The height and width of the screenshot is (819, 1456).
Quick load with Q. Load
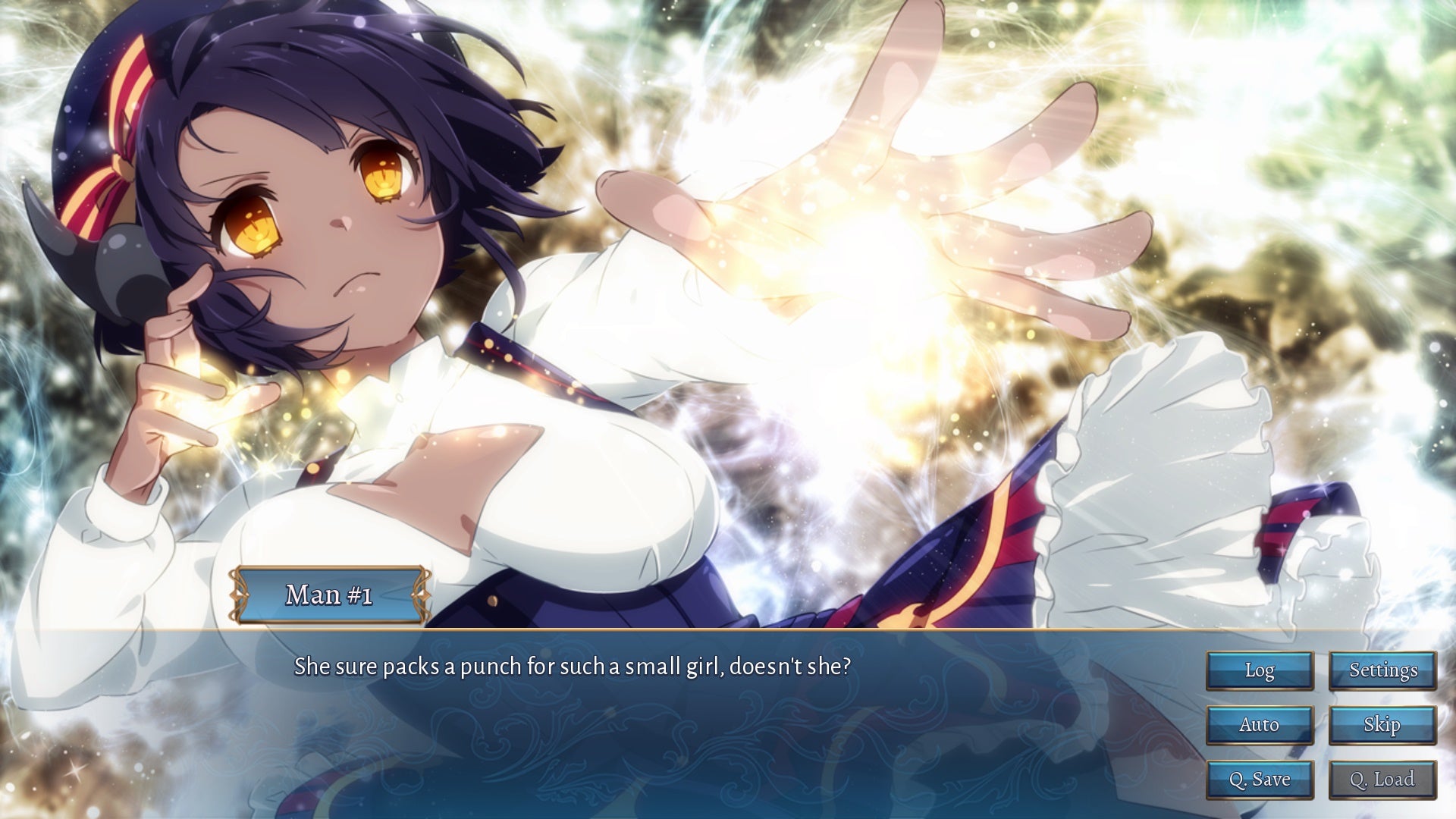click(x=1382, y=780)
